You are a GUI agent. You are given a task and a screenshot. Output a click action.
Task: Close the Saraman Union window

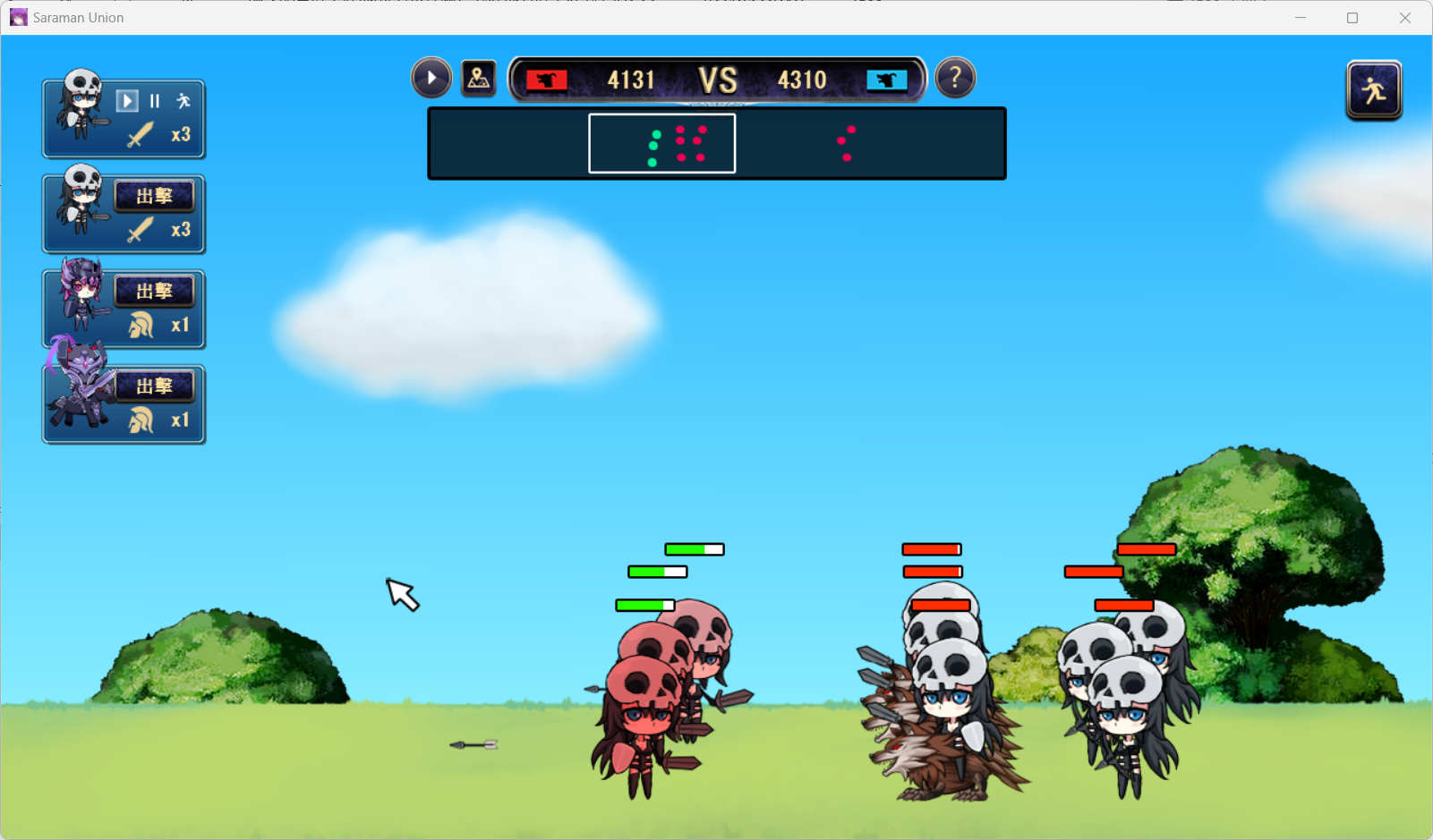coord(1405,18)
